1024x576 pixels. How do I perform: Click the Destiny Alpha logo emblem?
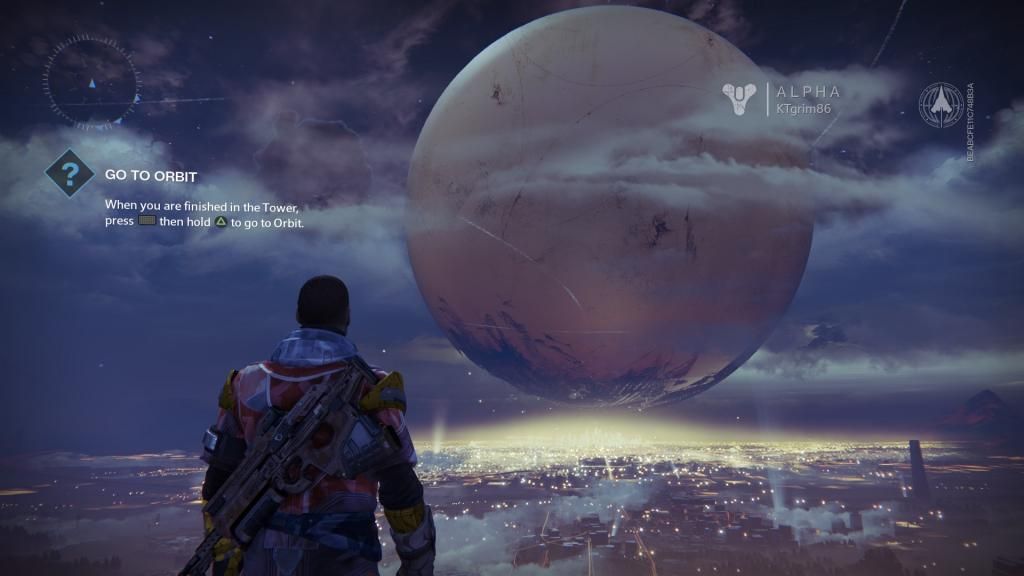(x=740, y=99)
